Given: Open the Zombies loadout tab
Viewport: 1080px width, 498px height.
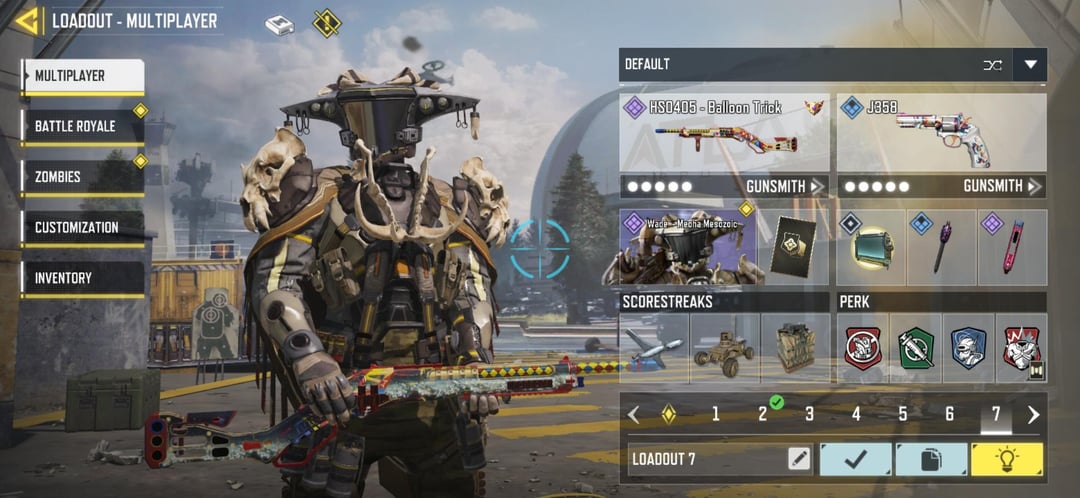Looking at the screenshot, I should pos(84,177).
